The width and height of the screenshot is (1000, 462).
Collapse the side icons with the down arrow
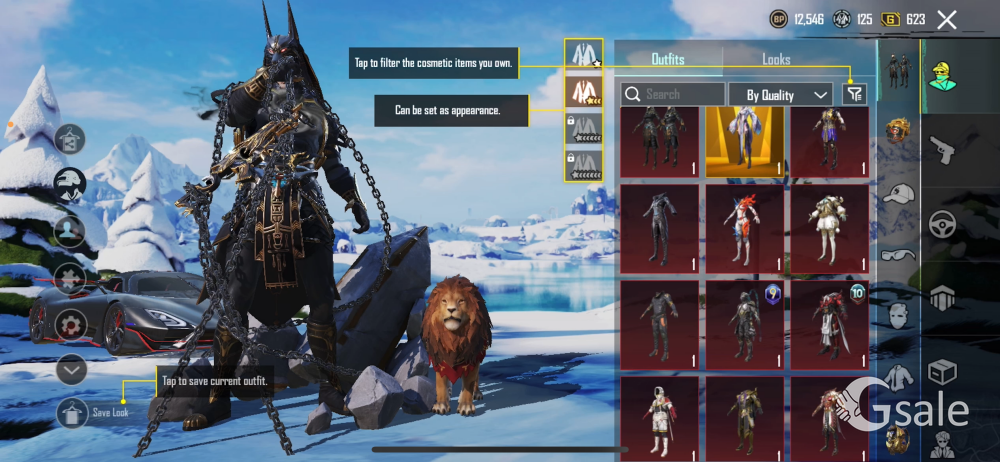pos(71,370)
